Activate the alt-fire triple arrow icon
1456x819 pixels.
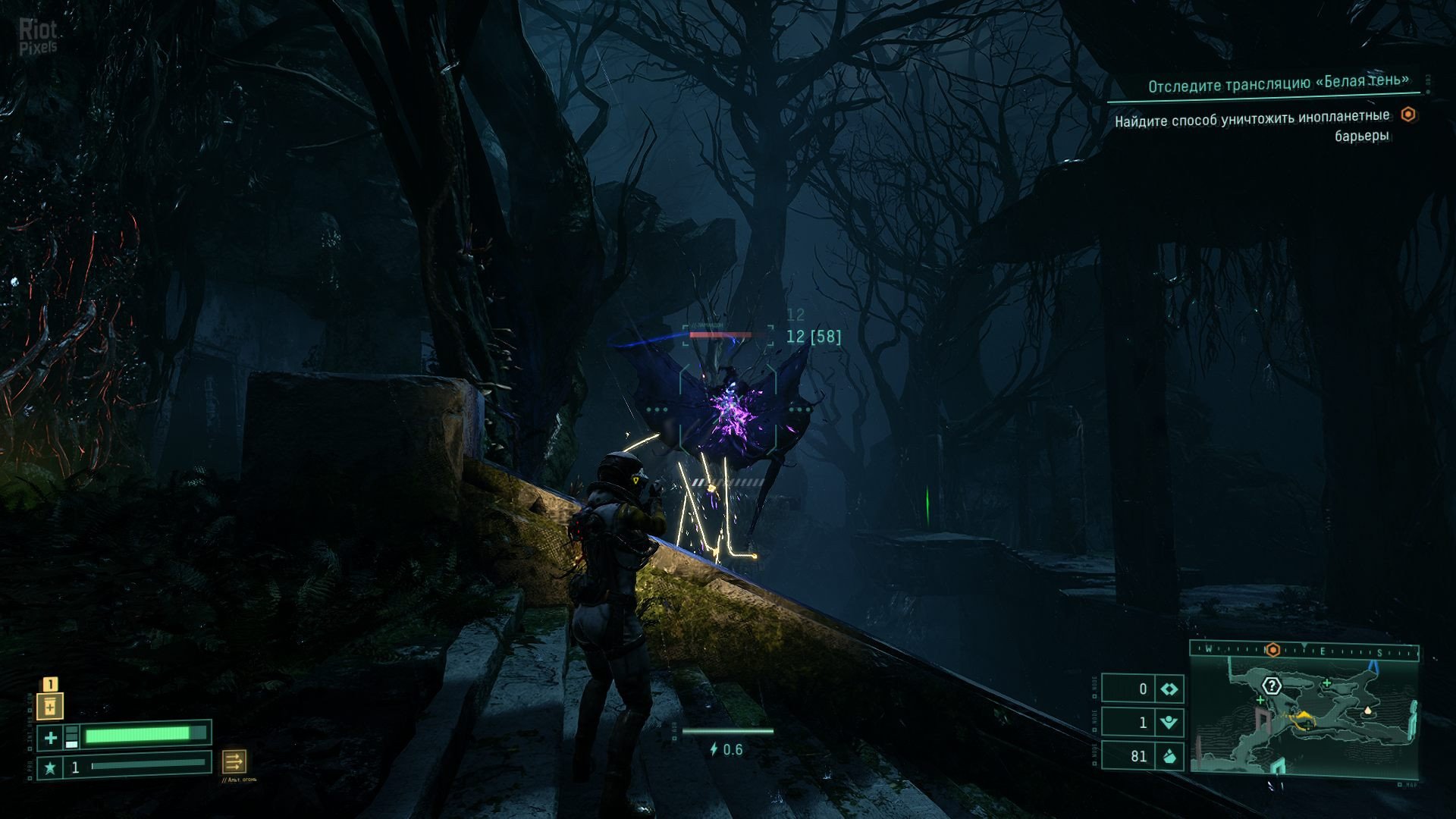tap(234, 761)
